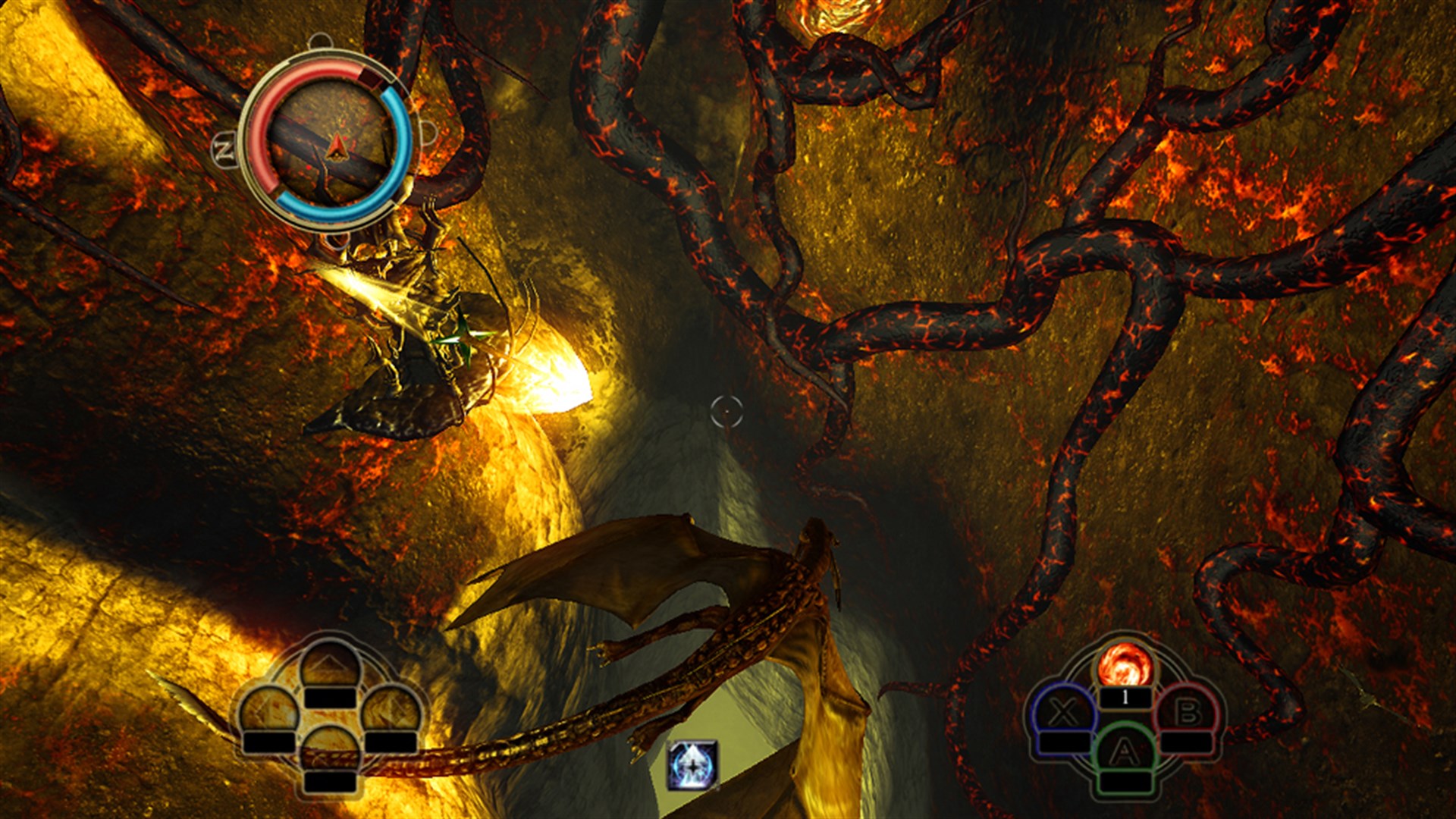
Task: Click the label strip below the X button
Action: 1065,742
